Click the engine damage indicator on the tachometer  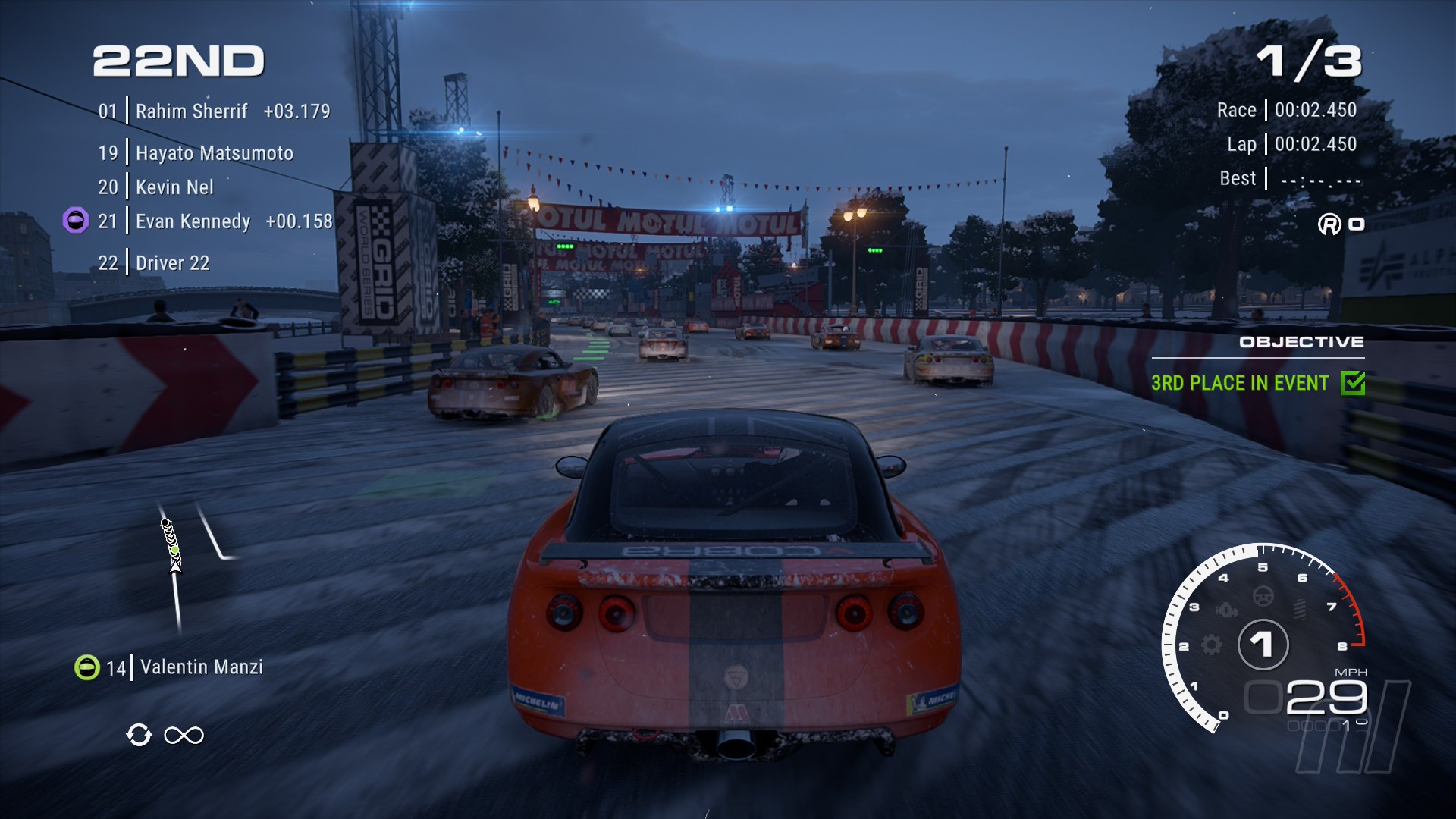[1226, 610]
